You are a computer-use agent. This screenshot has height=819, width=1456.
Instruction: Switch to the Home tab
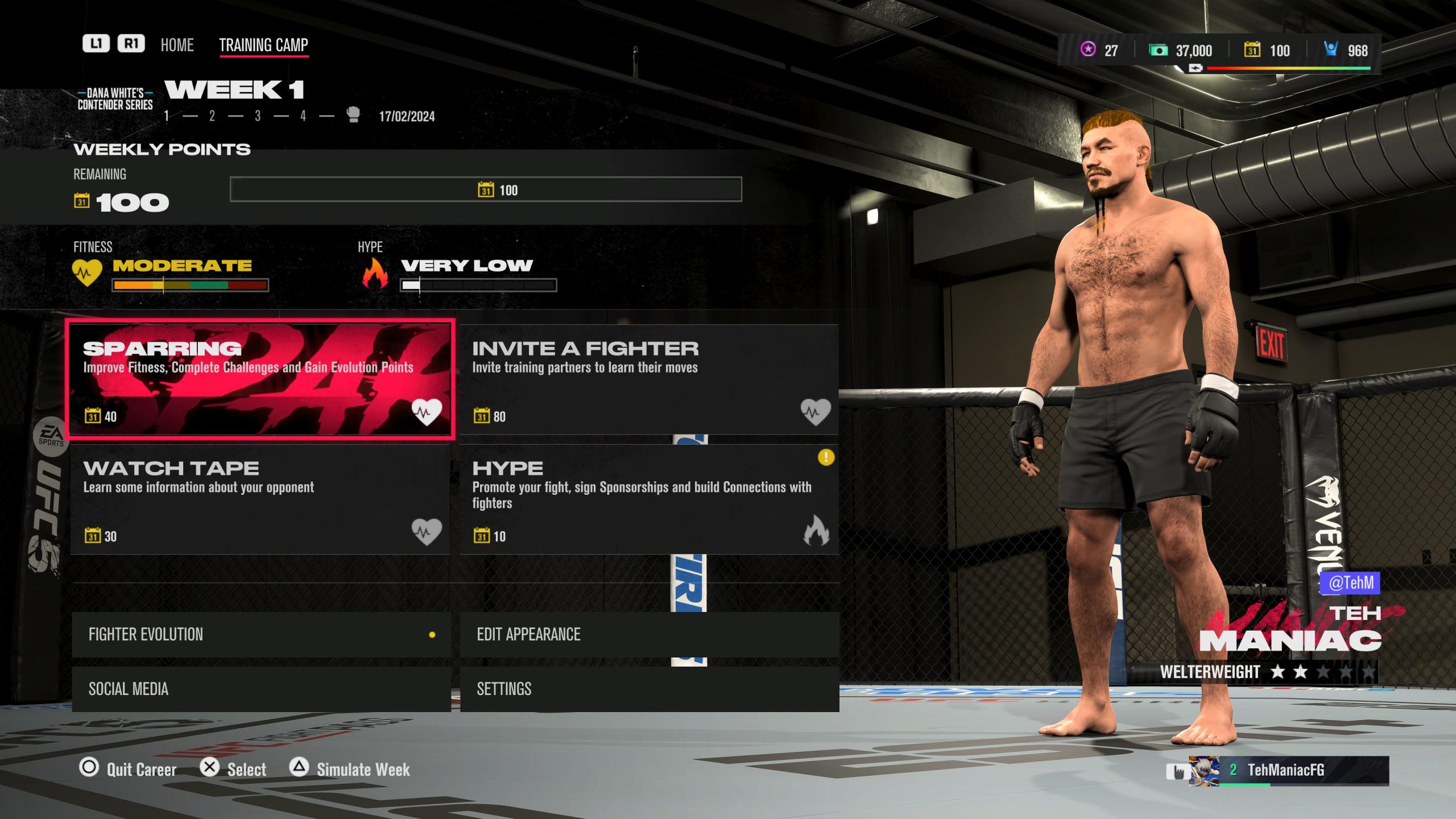[177, 45]
